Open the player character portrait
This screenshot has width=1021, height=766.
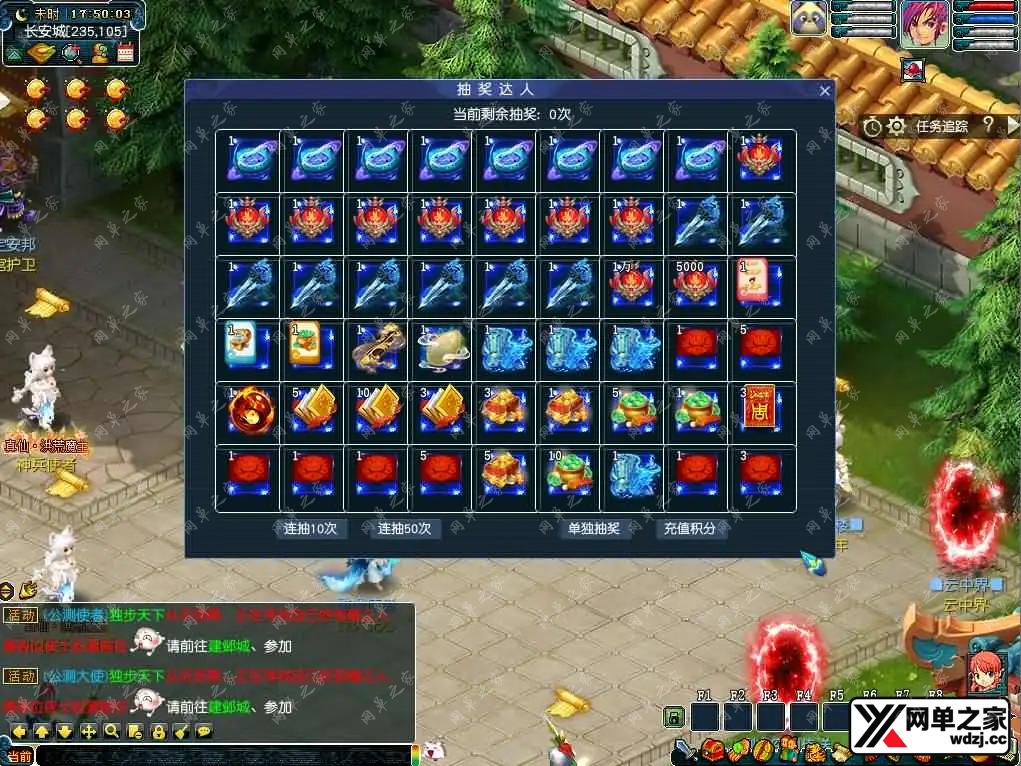point(925,25)
